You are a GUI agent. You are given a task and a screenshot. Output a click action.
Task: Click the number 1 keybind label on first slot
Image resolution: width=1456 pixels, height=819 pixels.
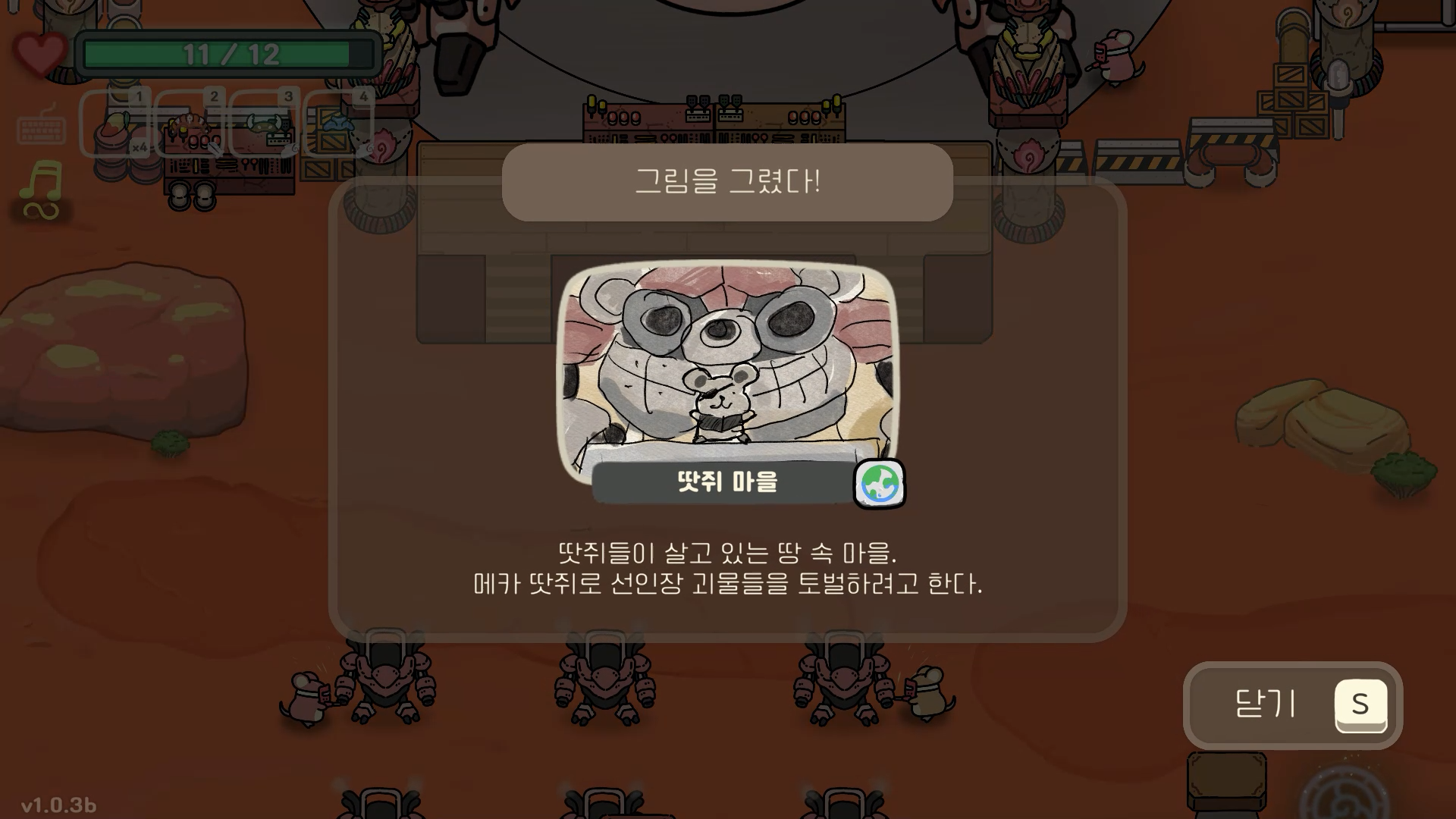139,96
